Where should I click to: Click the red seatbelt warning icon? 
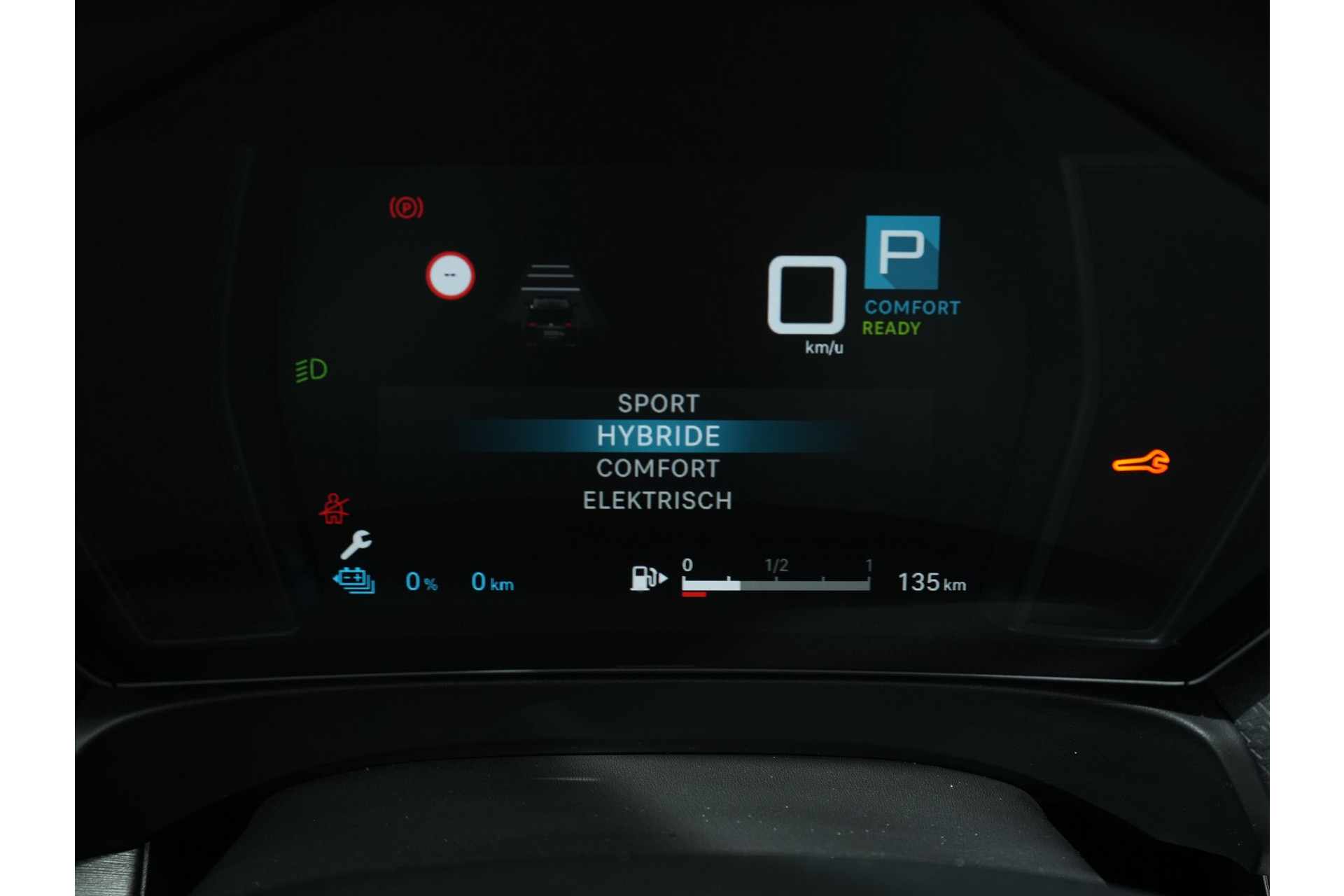point(334,509)
